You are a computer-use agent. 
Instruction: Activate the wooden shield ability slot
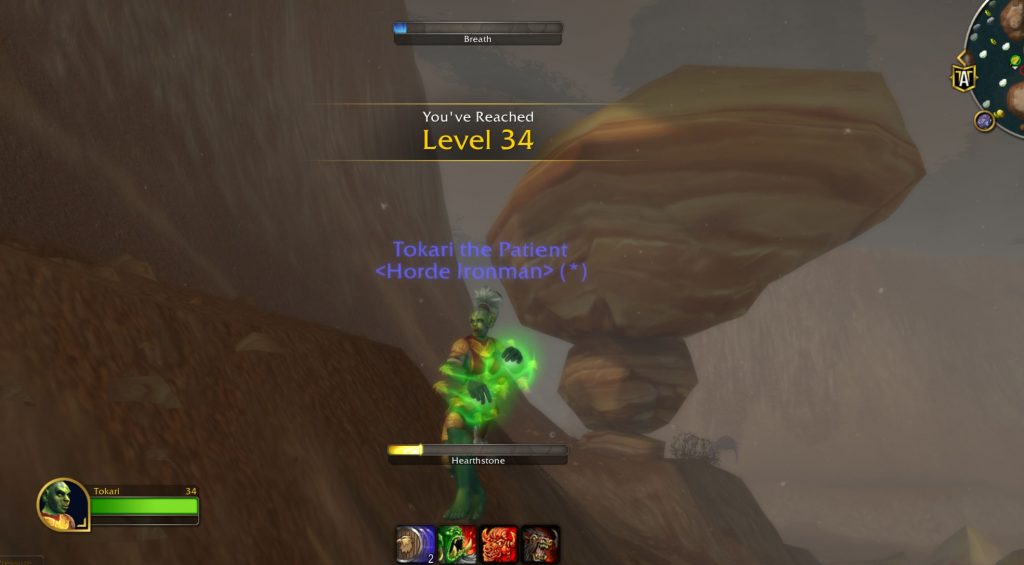(x=416, y=544)
